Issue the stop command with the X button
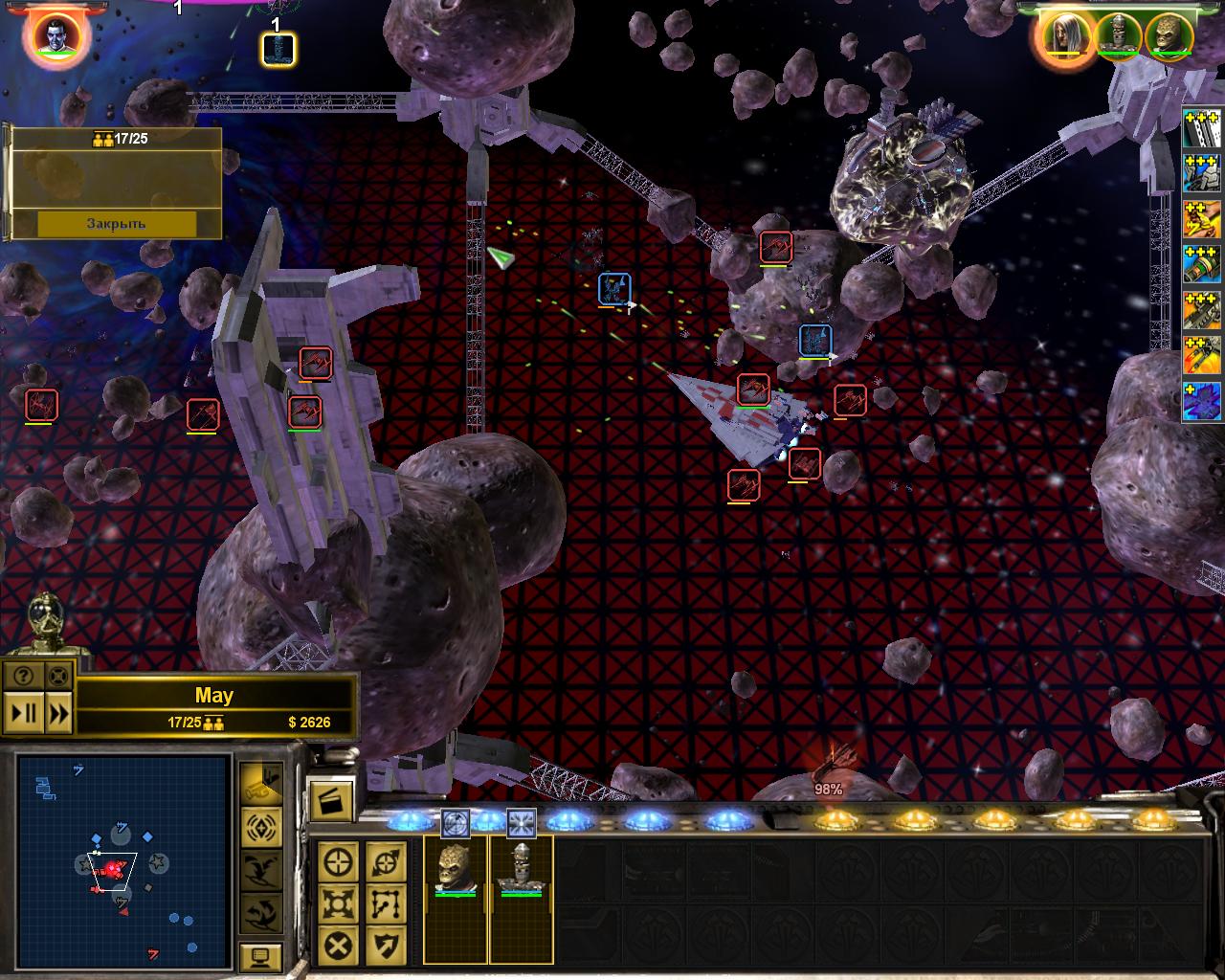The height and width of the screenshot is (980, 1225). pos(339,946)
